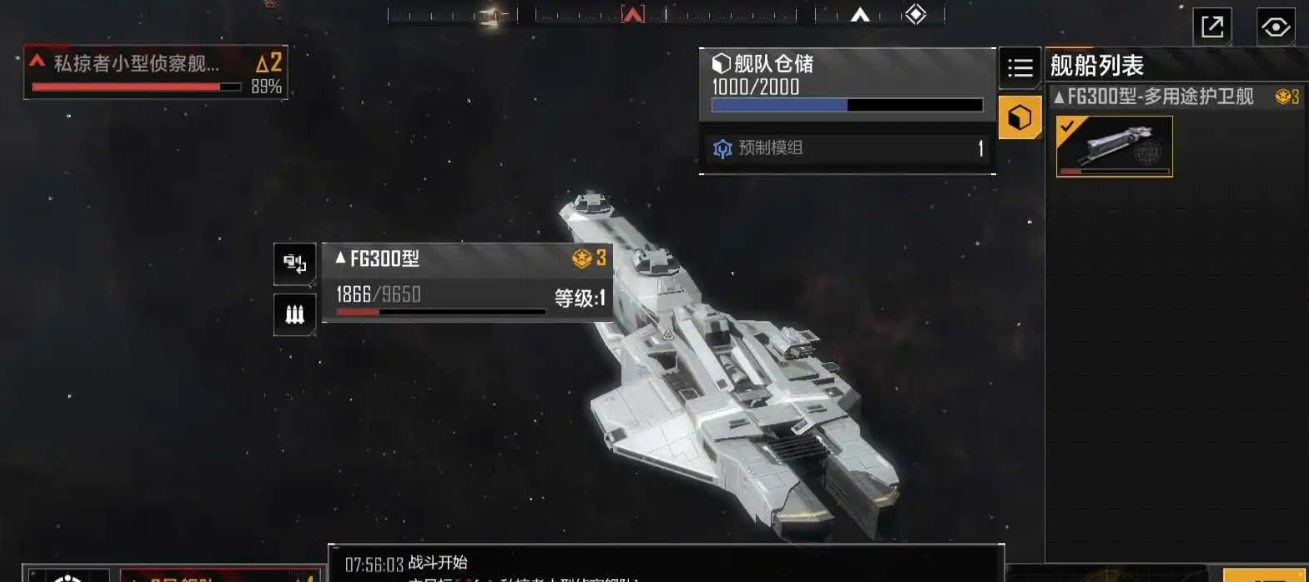
Task: Click the diamond marker on the timeline
Action: click(915, 14)
